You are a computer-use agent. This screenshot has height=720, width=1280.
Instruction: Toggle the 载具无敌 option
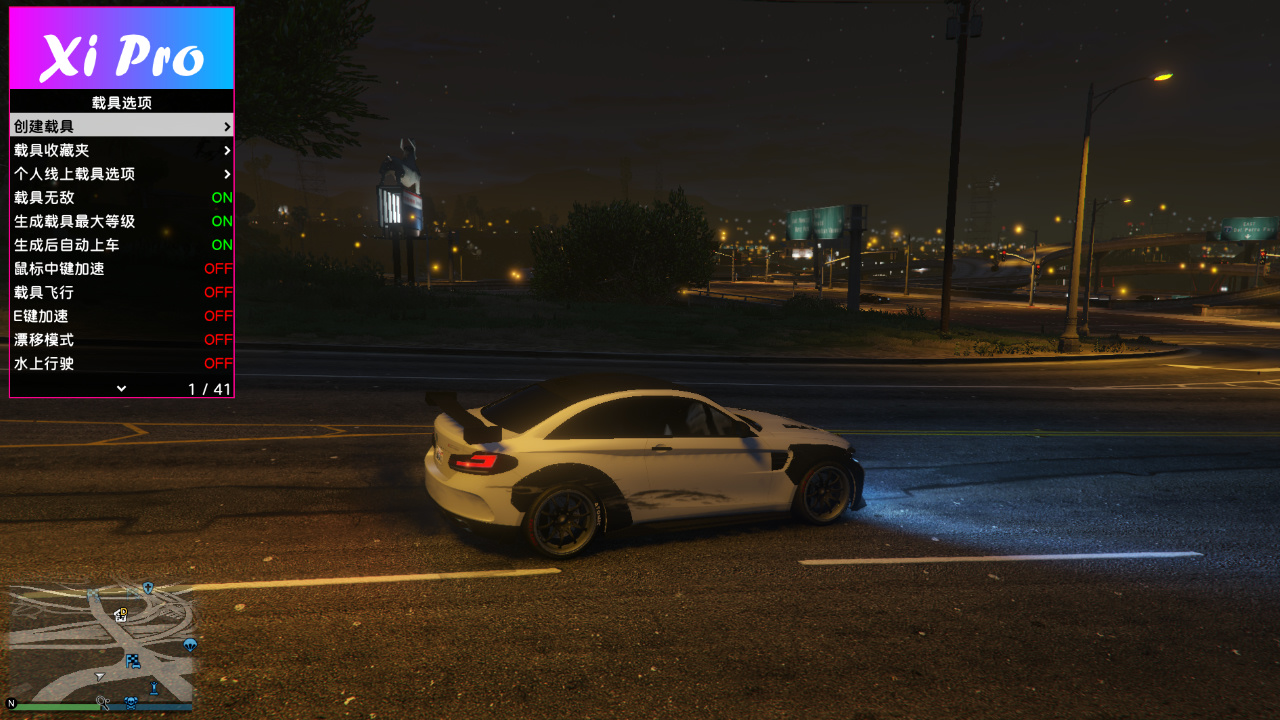click(x=121, y=198)
